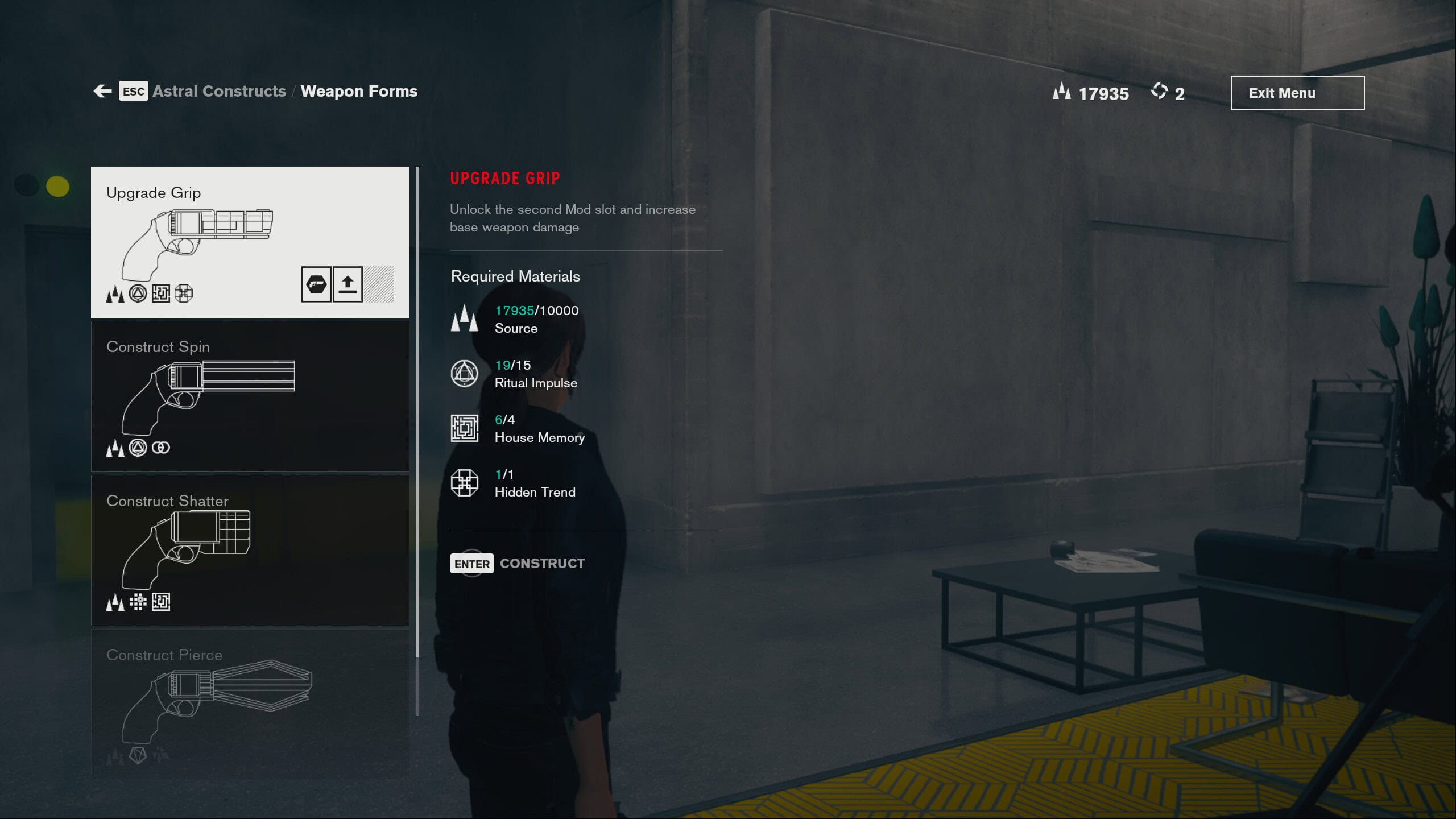
Task: Click the upload arrow icon on Grip card
Action: pos(348,284)
